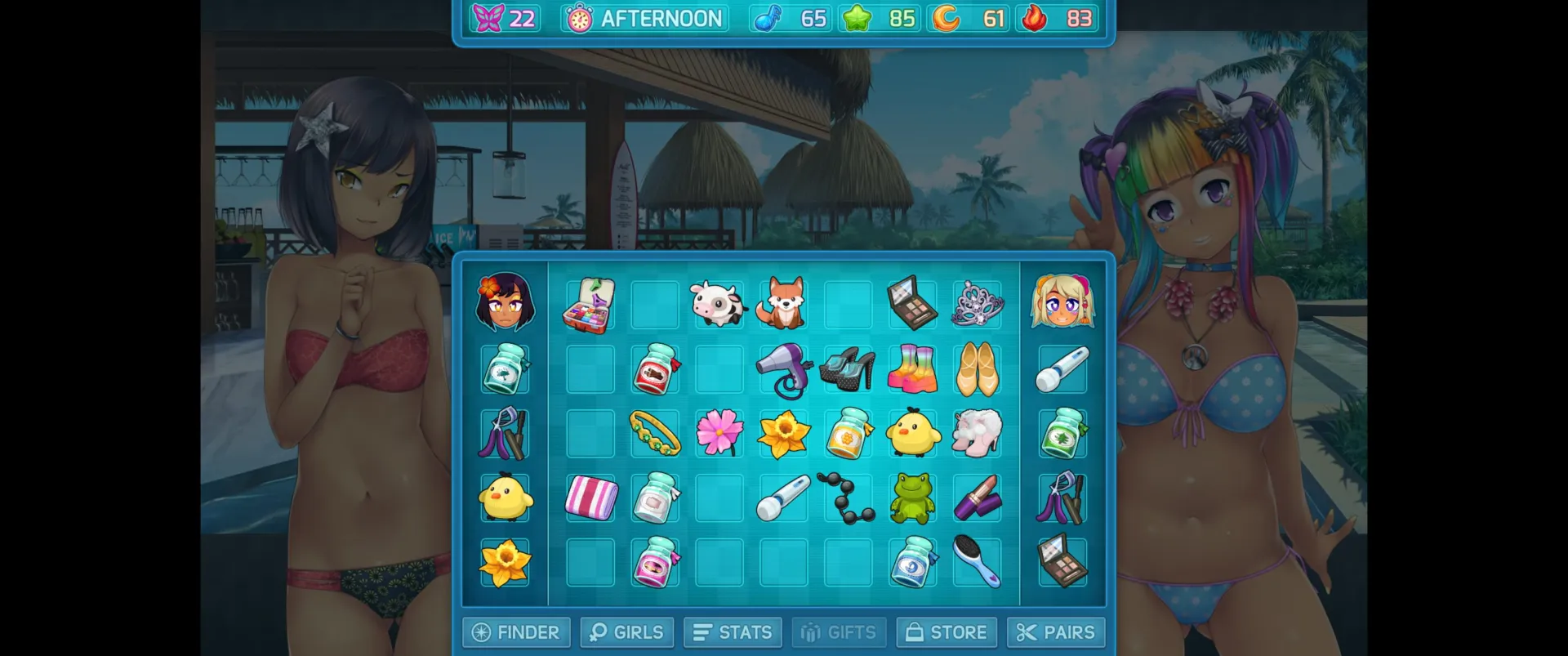Click the eyeshadow palette gift
The width and height of the screenshot is (1568, 656).
click(912, 305)
